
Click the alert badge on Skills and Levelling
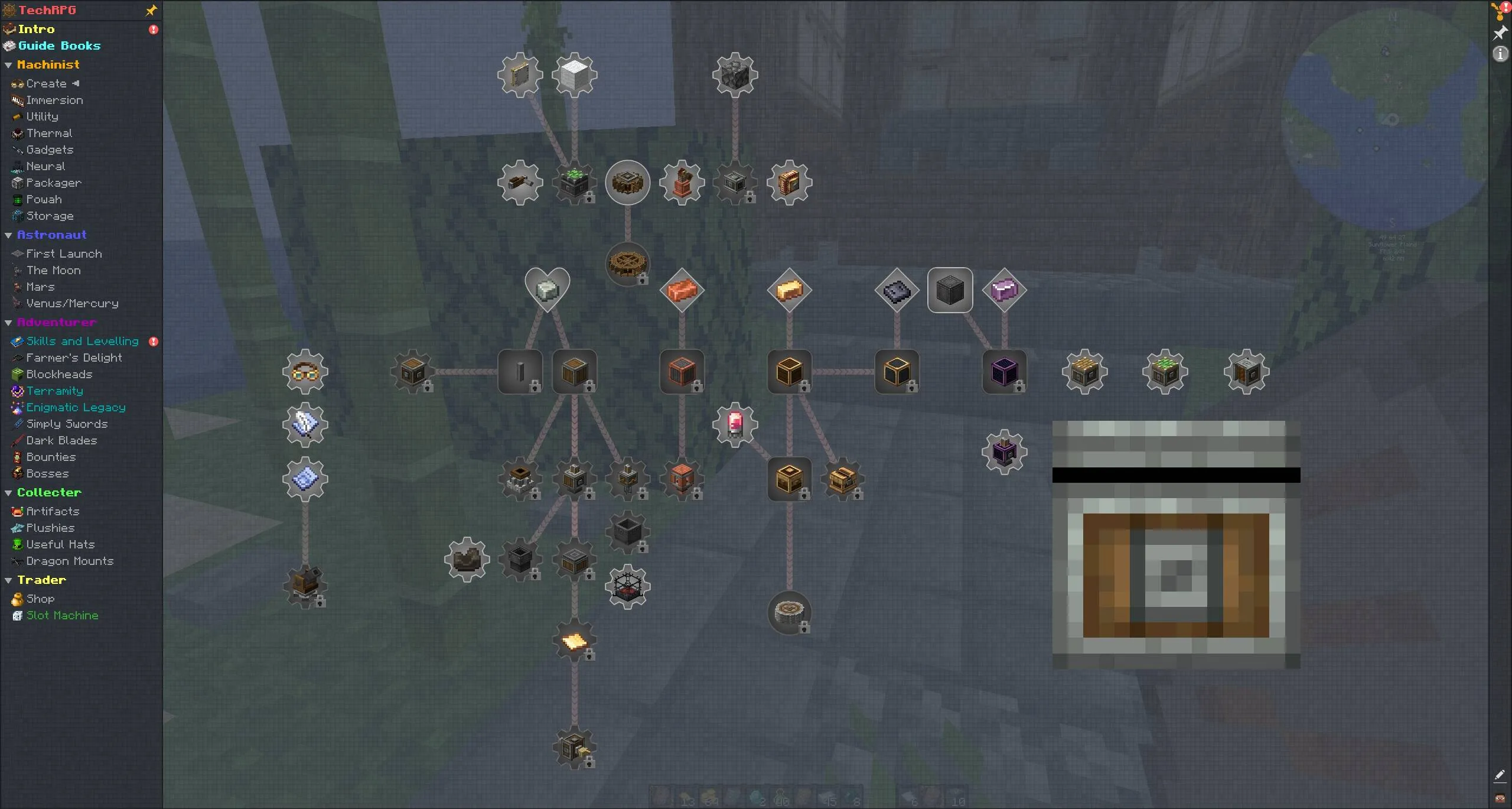(x=153, y=341)
